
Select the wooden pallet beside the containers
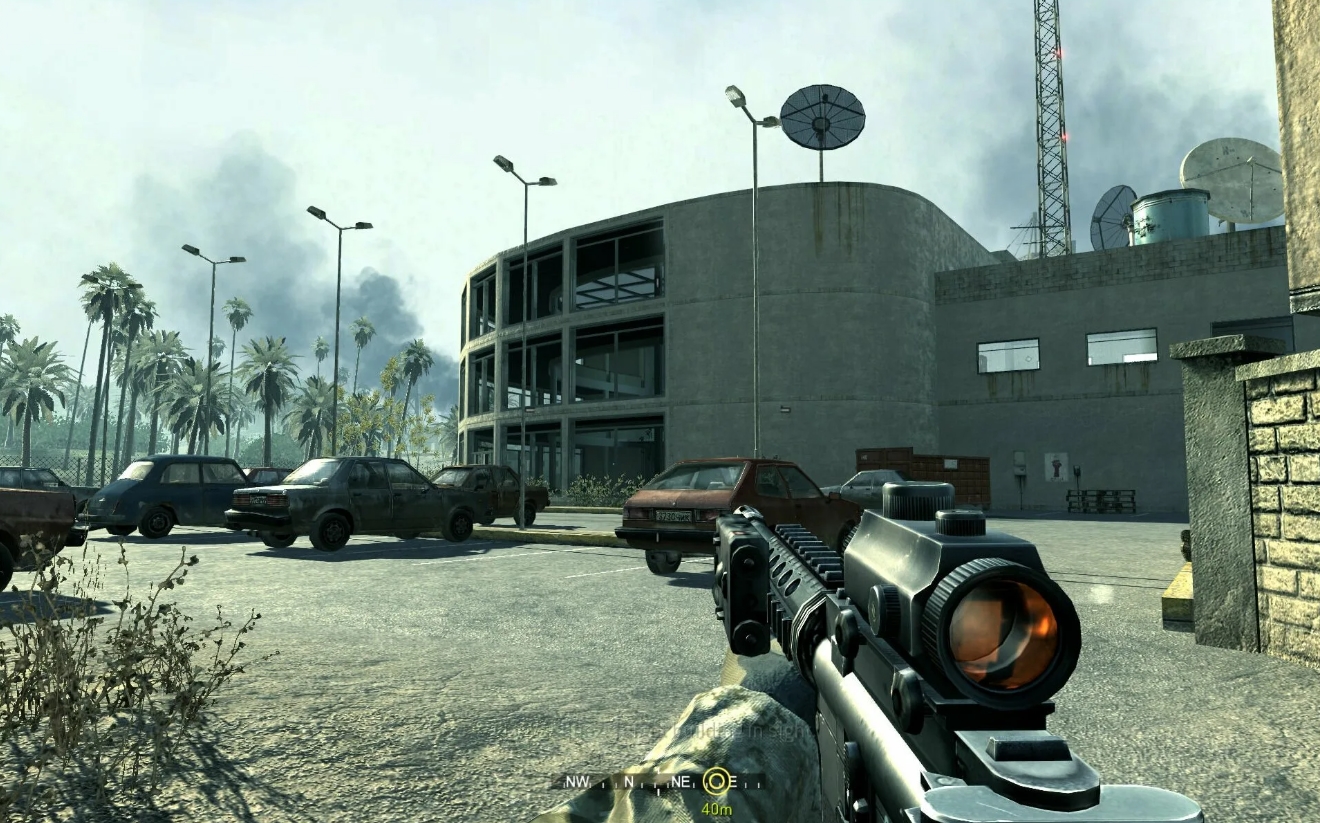coord(1100,500)
